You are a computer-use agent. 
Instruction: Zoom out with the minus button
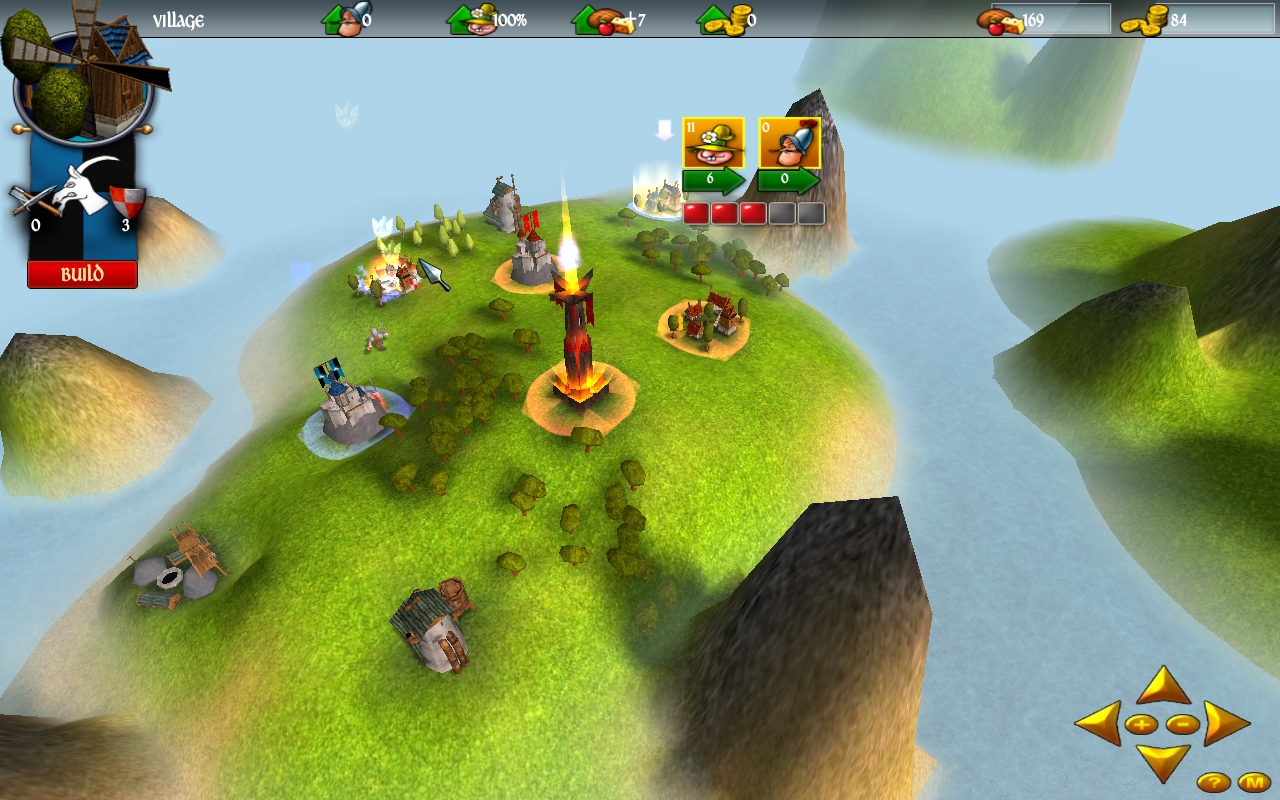click(1182, 724)
